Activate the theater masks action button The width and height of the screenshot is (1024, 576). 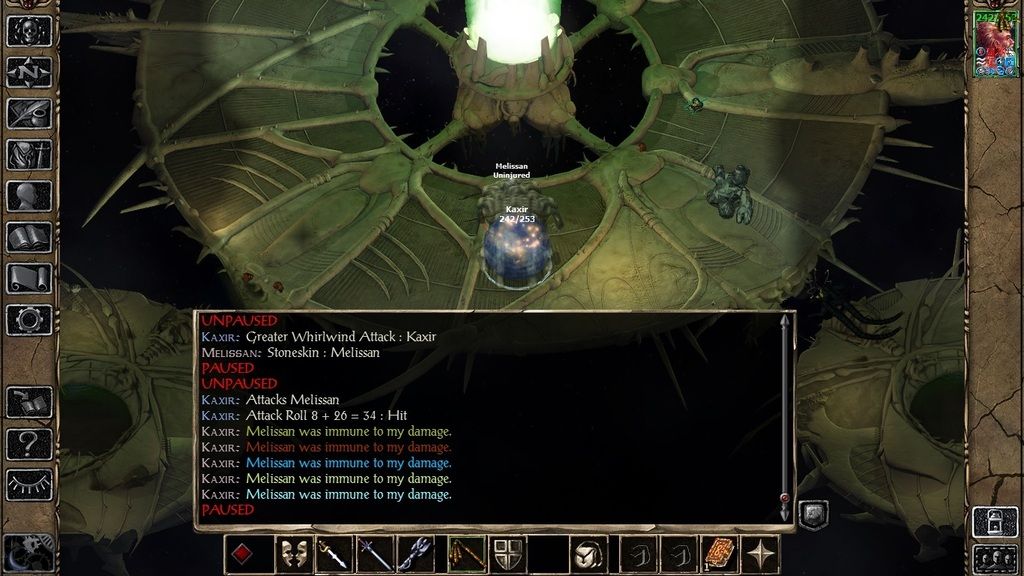coord(292,554)
